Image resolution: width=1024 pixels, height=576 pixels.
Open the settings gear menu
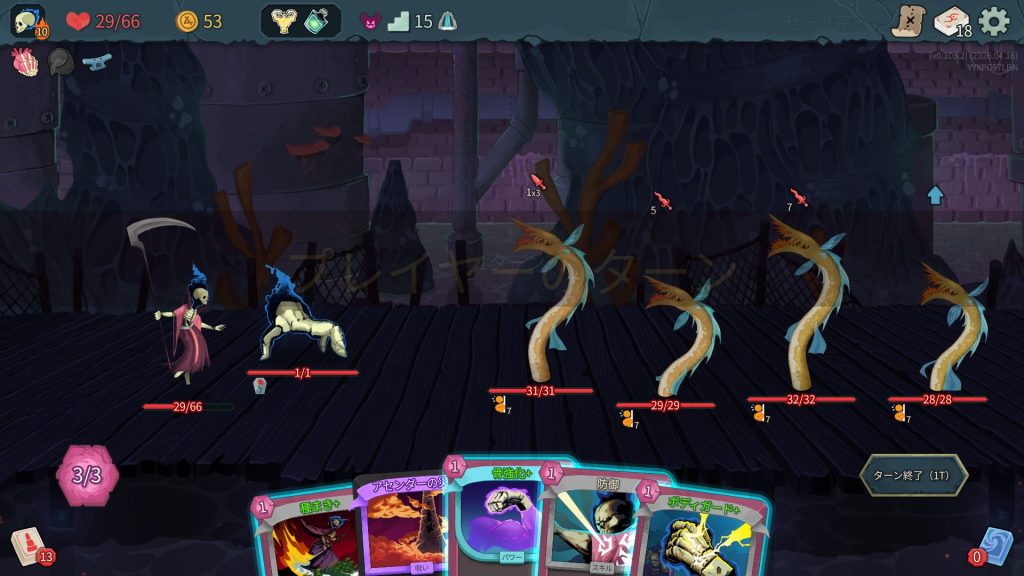point(994,21)
